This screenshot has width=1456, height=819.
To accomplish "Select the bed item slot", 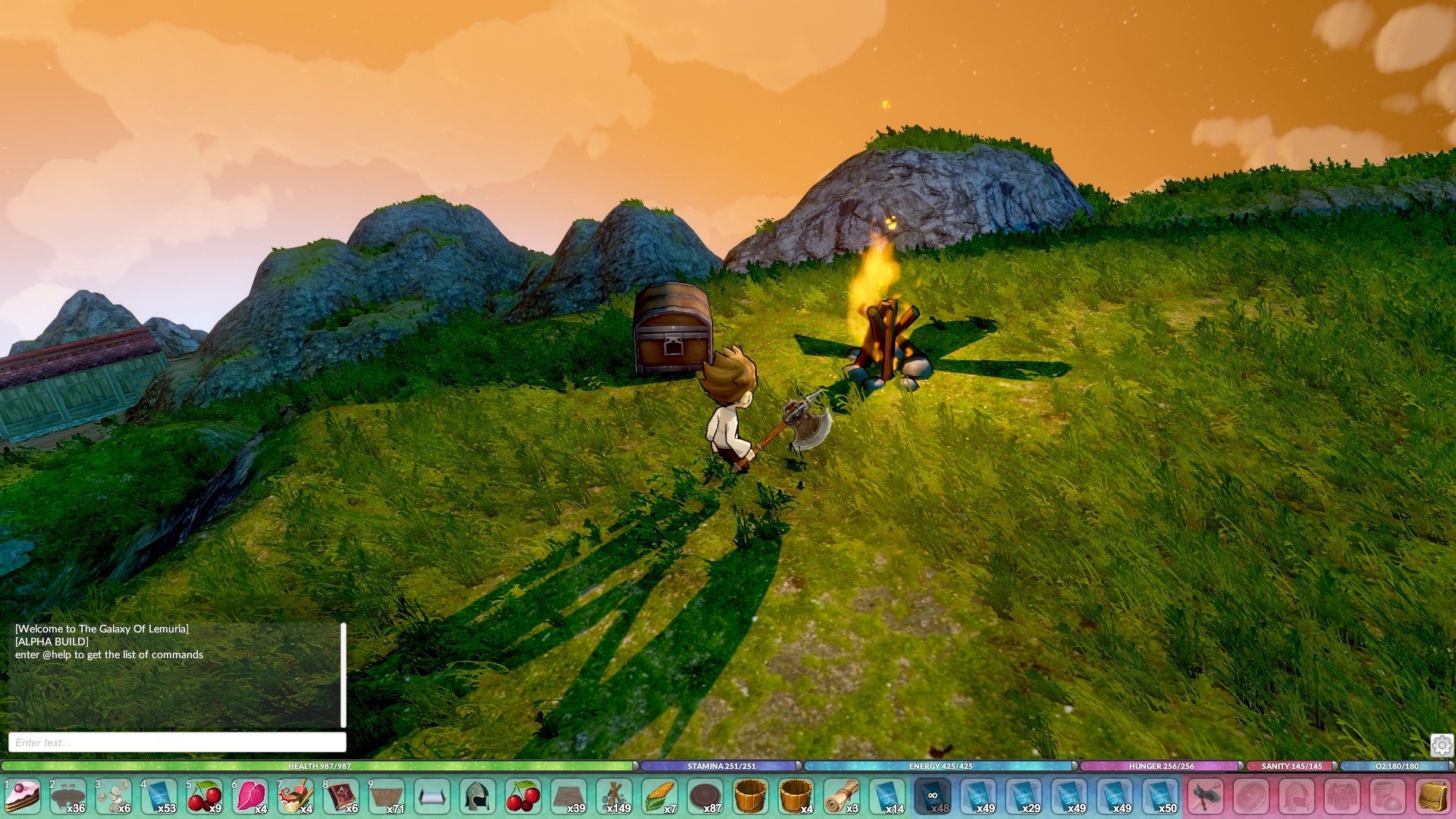I will (432, 797).
